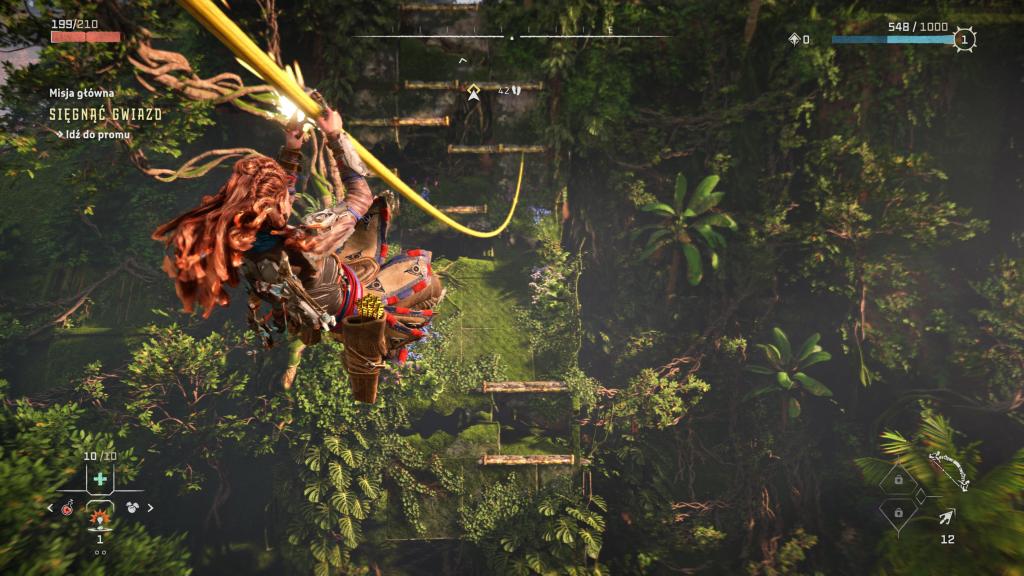The height and width of the screenshot is (576, 1024).
Task: Open the Sięgnąć Gwiazd main quest tracker
Action: point(105,114)
